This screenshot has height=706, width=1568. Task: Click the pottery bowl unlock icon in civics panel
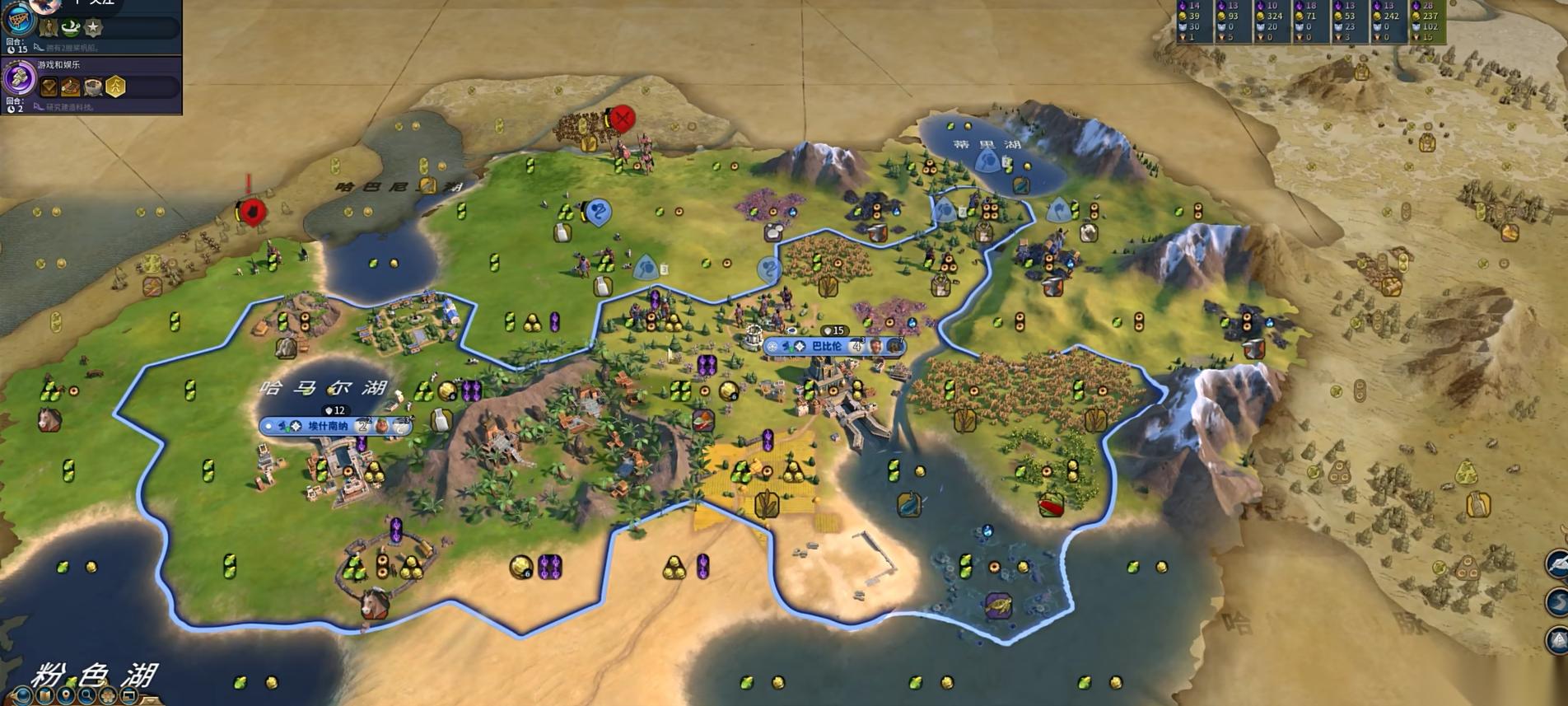(x=93, y=86)
